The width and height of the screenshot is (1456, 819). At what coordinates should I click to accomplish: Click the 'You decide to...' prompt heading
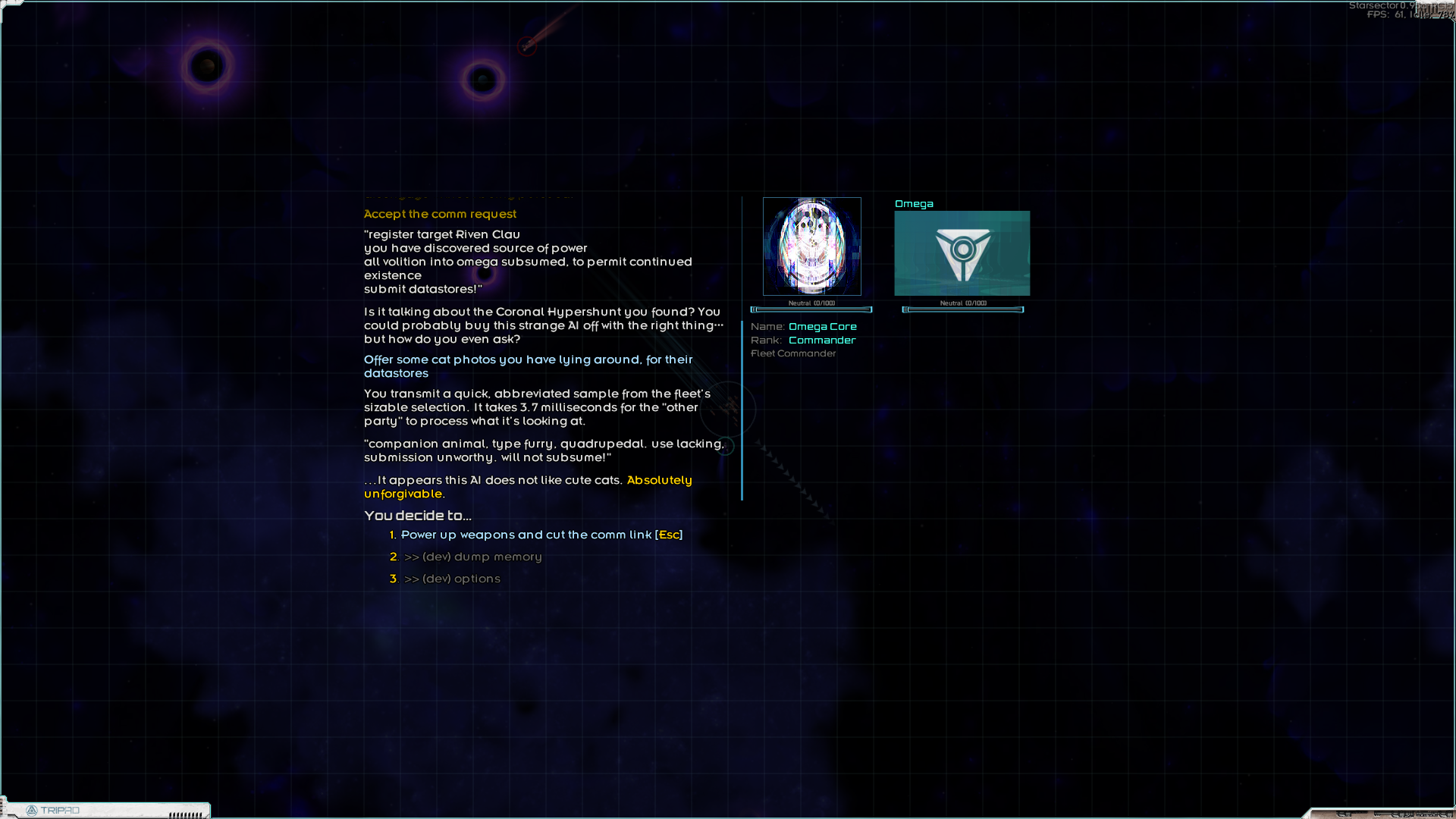click(x=417, y=515)
